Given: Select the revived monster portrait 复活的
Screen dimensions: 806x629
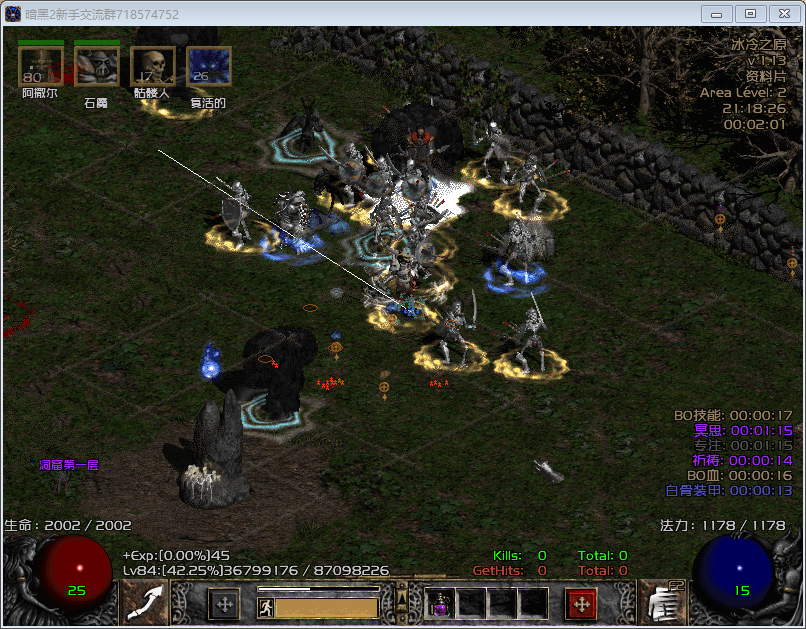Looking at the screenshot, I should [208, 67].
